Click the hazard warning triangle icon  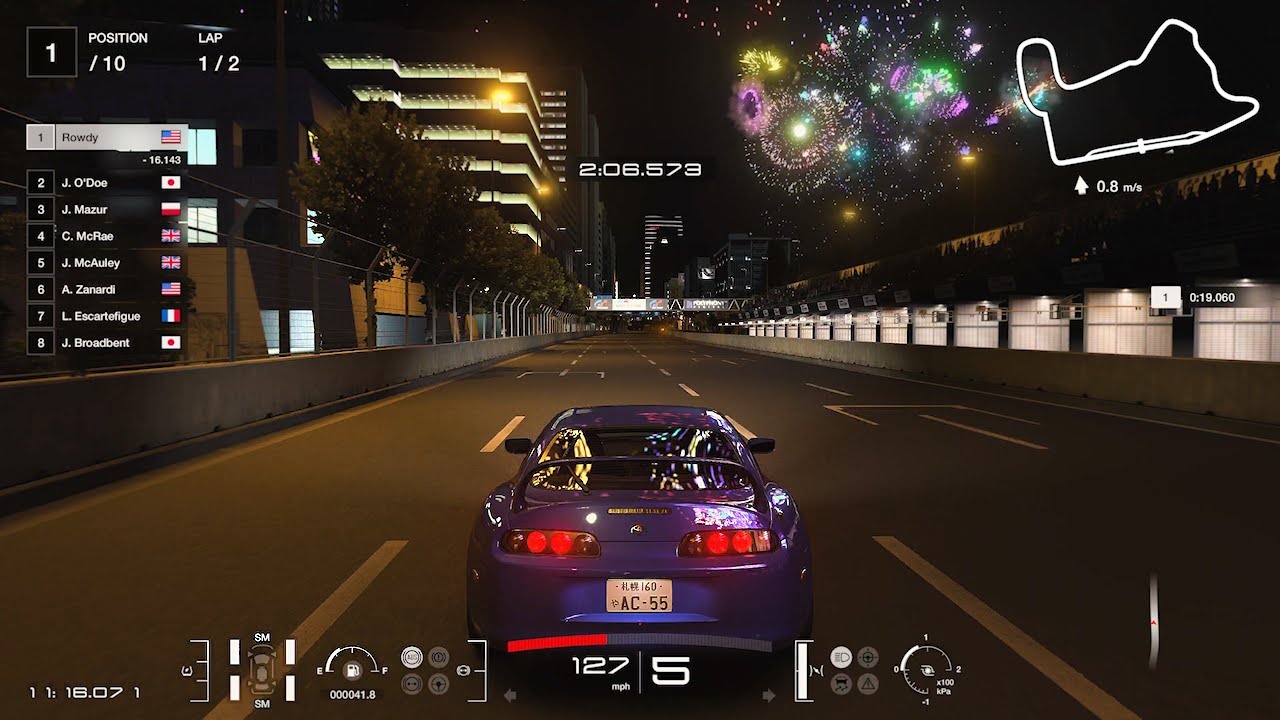pos(868,684)
